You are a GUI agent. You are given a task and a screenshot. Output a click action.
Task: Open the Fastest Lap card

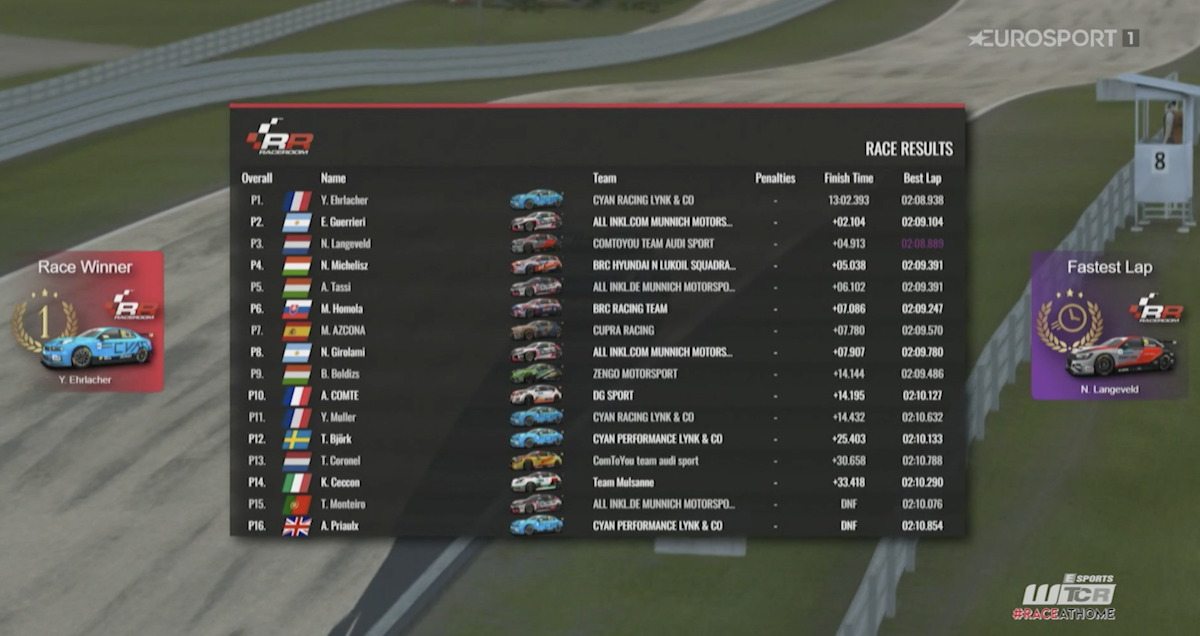(1109, 325)
